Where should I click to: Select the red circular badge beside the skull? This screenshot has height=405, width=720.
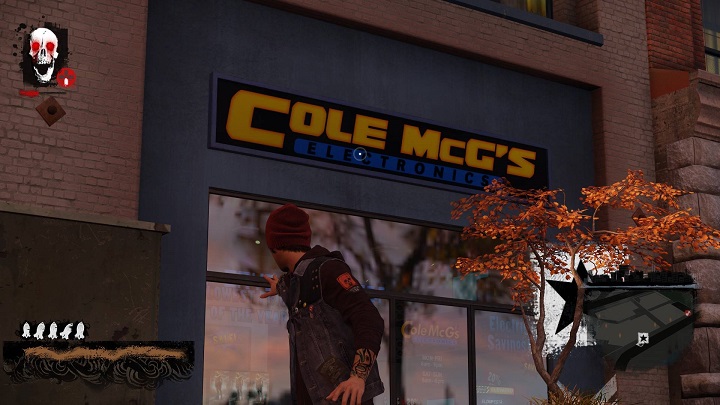(66, 77)
